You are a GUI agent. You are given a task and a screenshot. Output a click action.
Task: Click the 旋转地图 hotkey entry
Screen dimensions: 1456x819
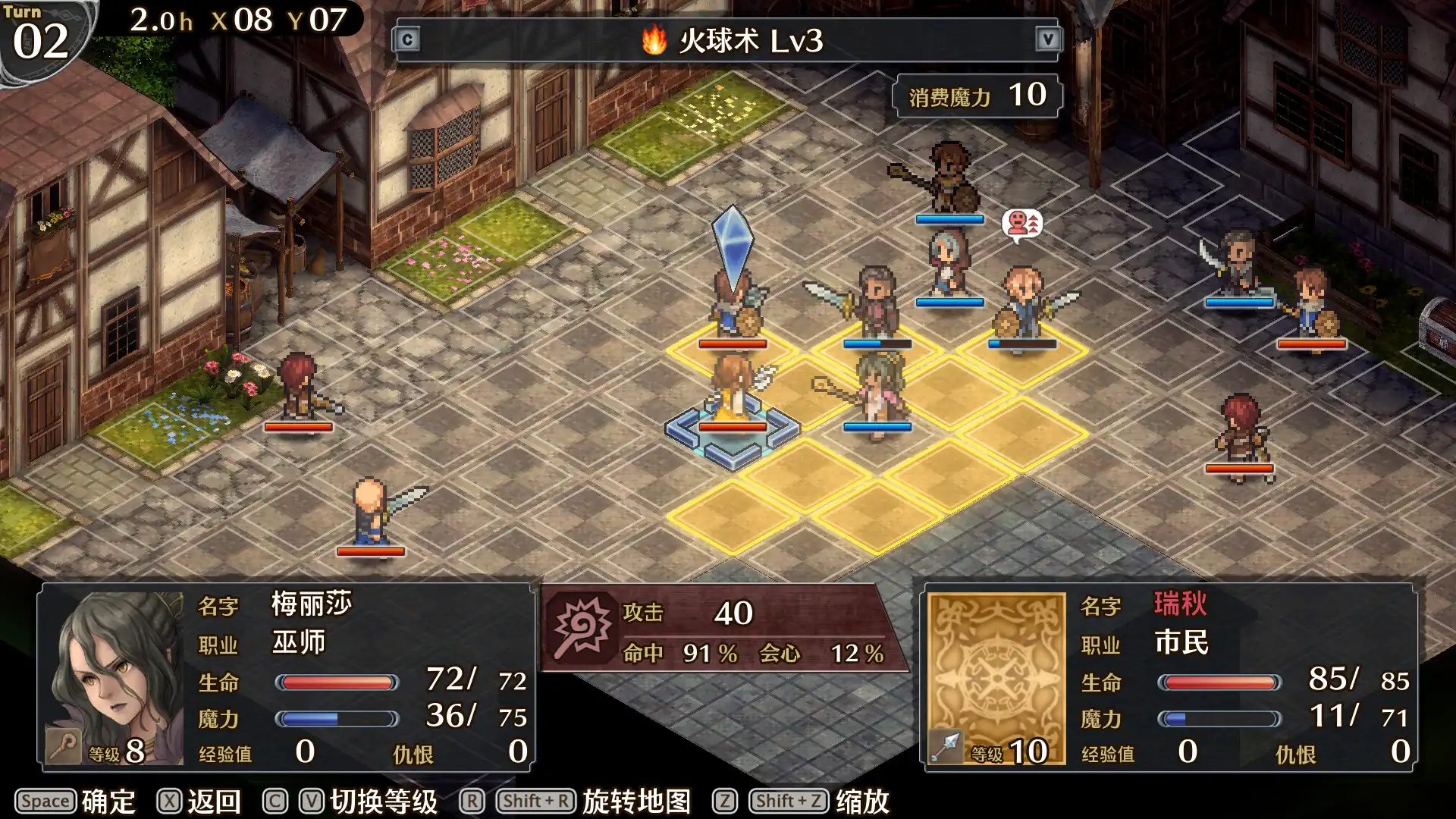pyautogui.click(x=635, y=800)
